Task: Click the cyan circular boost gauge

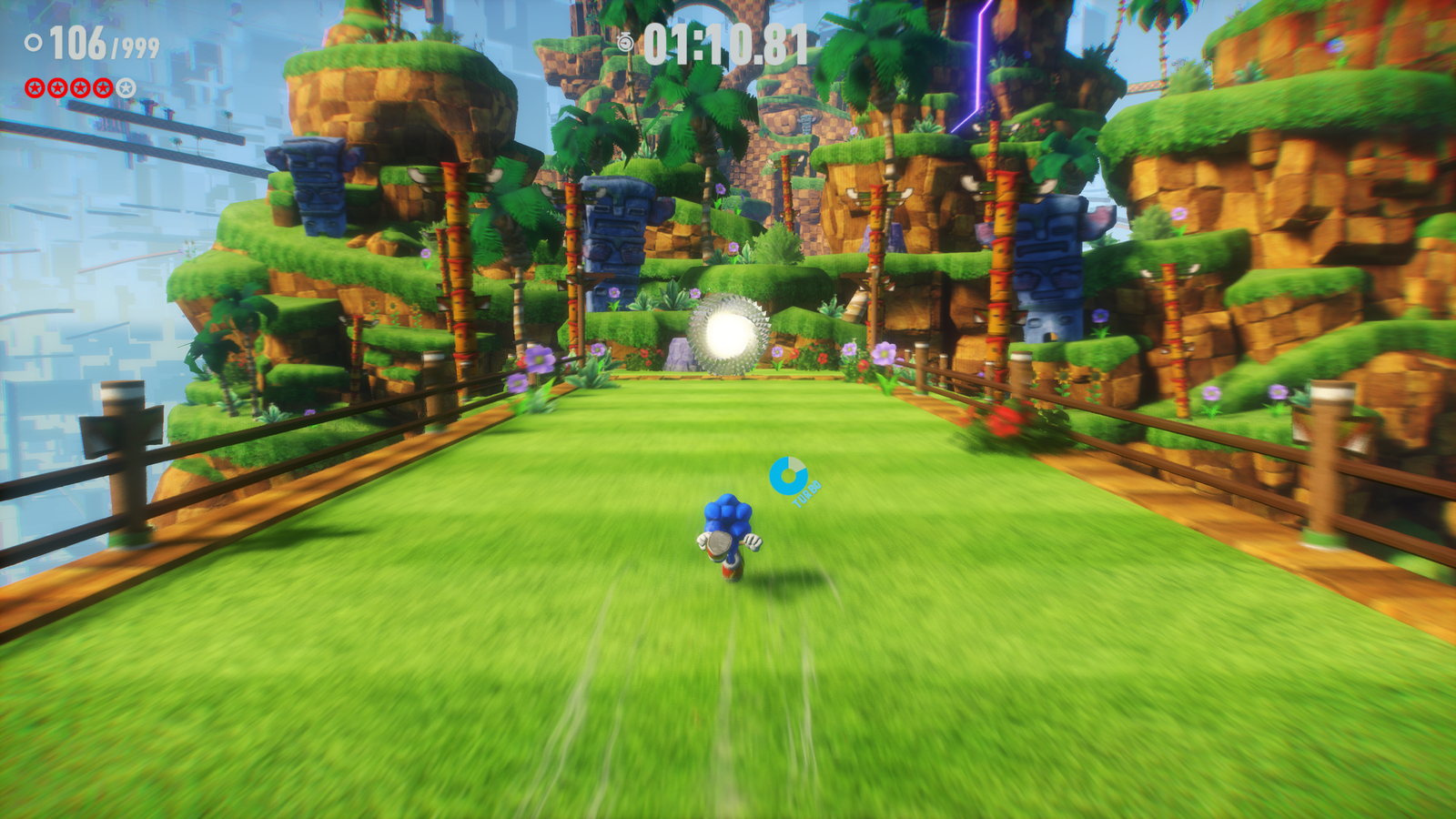Action: tap(788, 475)
